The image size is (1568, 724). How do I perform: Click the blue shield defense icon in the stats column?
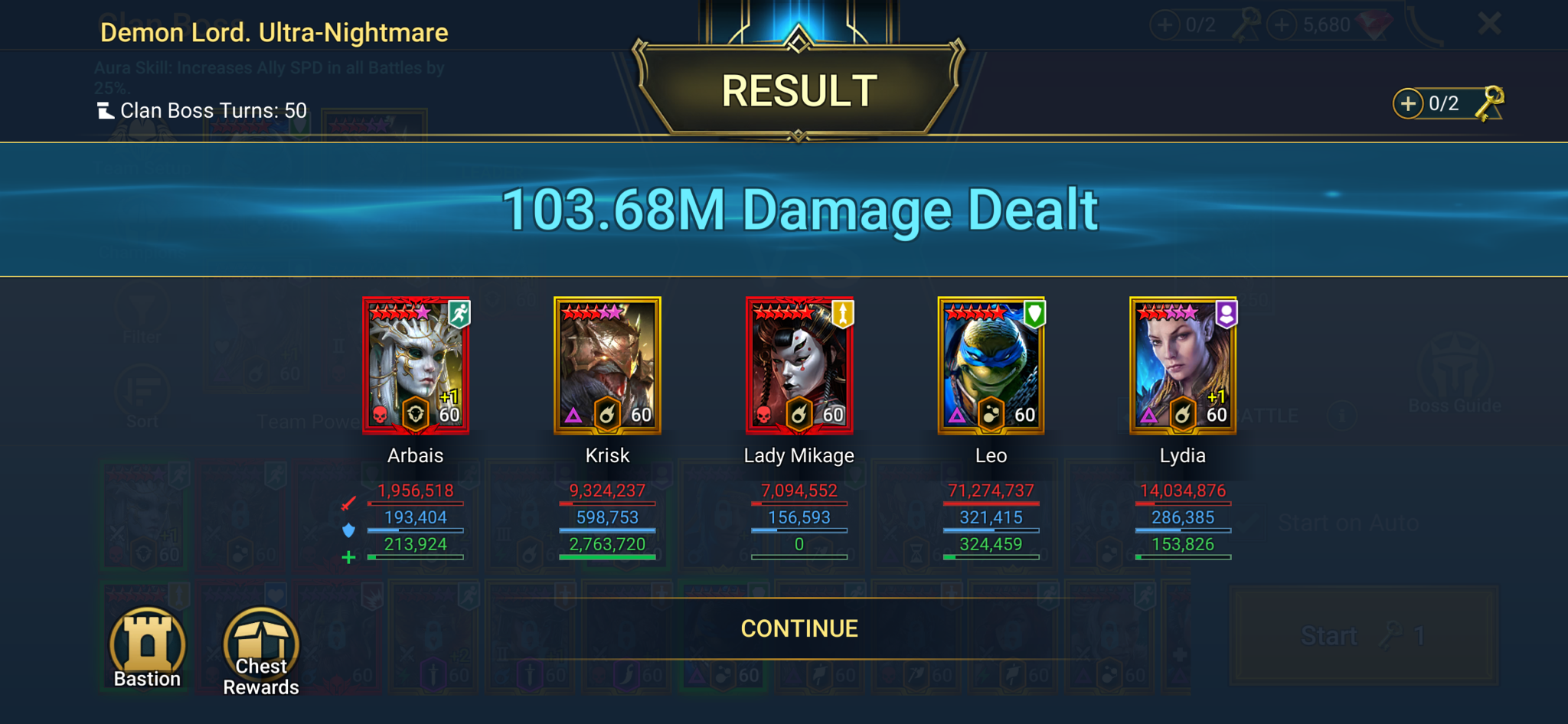click(x=349, y=529)
